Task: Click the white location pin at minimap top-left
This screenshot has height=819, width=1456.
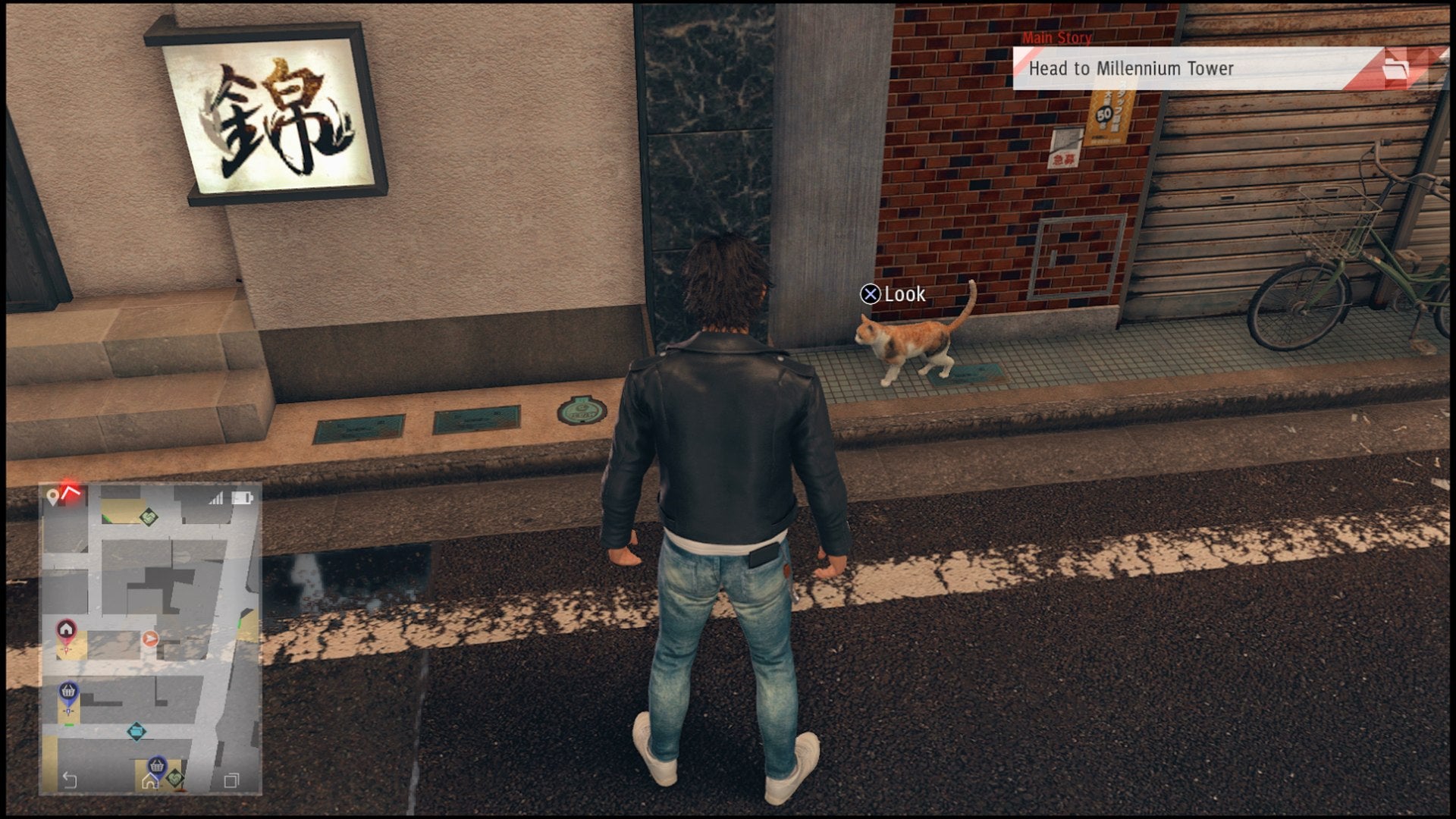Action: pos(52,495)
